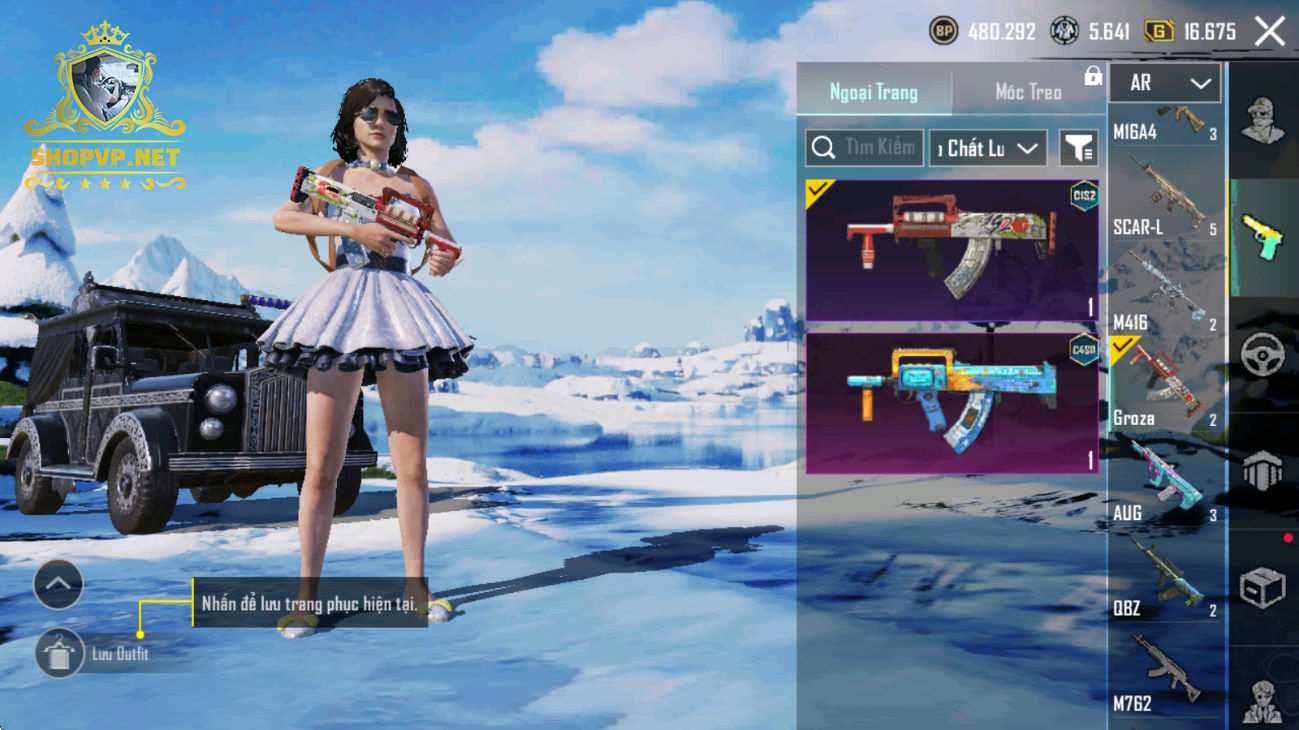Open the character outfit category icon

point(1263,121)
